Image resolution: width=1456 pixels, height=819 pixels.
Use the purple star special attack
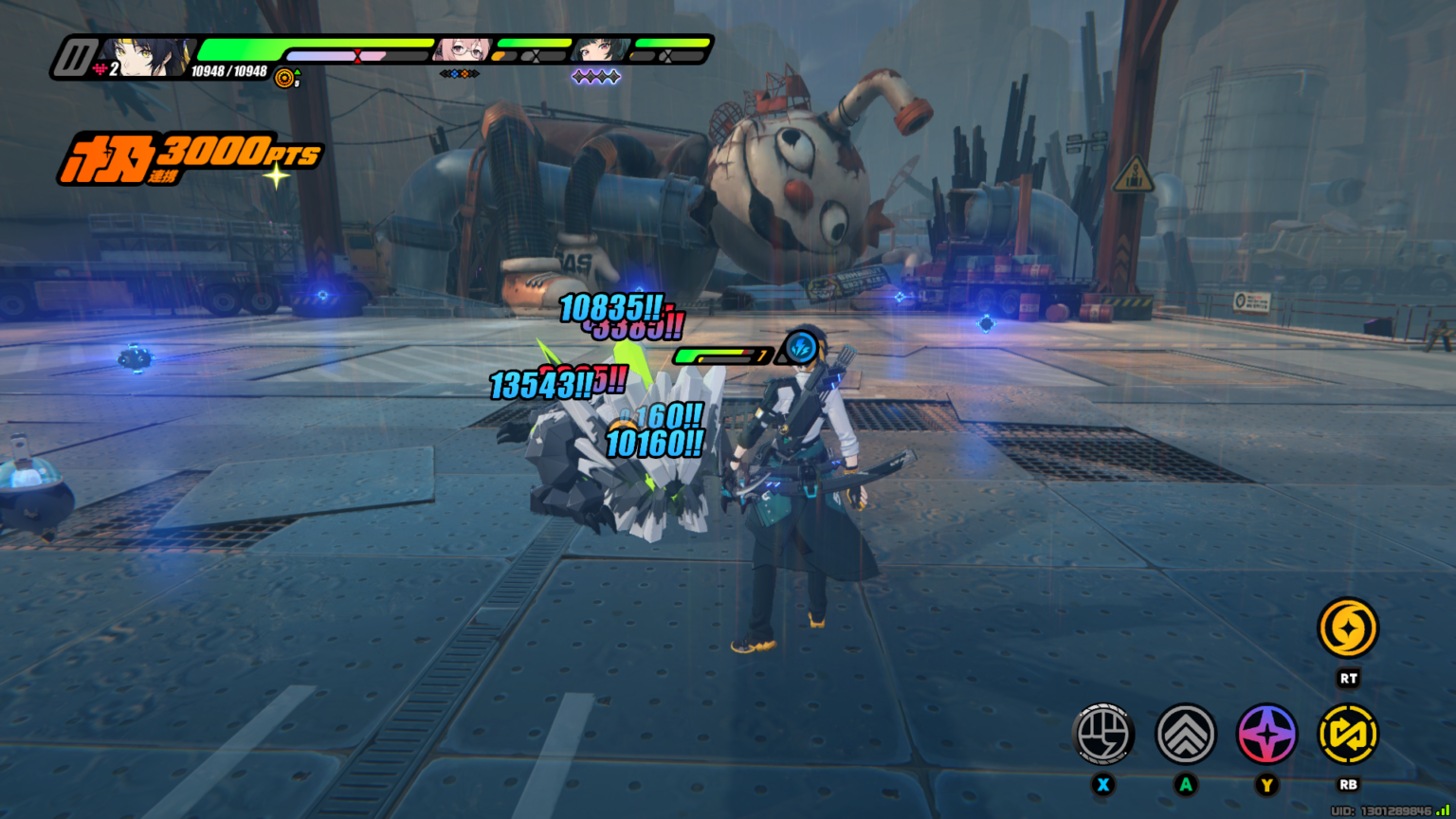pos(1267,734)
